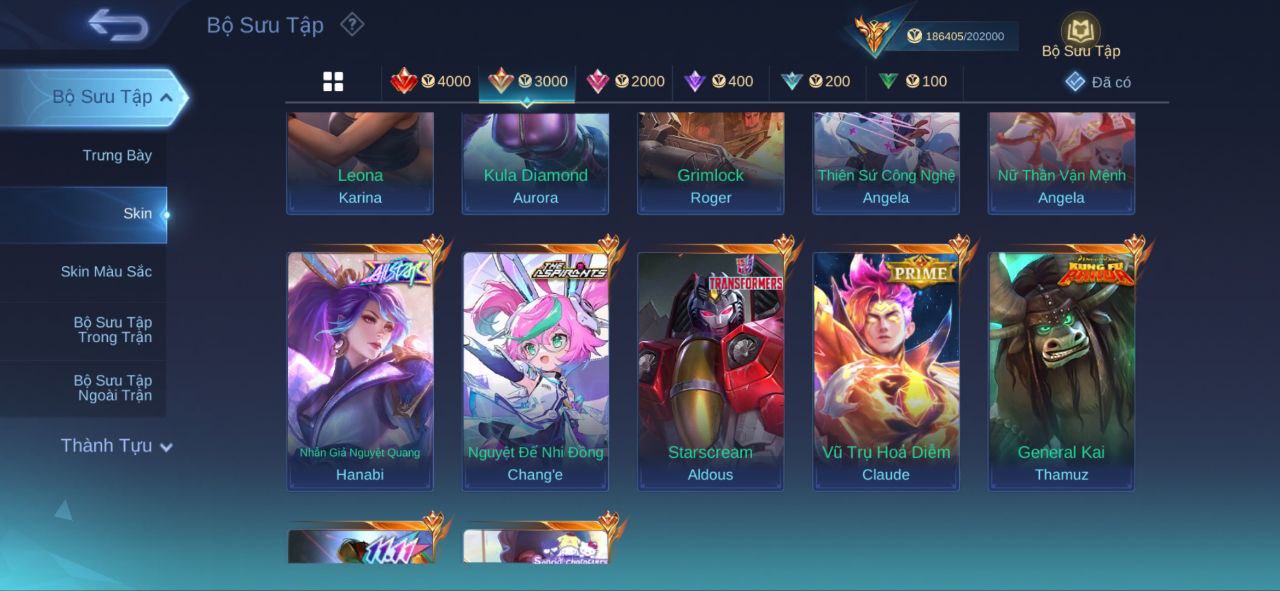Pick the General Kai Thamuz skin card
Screen dimensions: 1280x591
click(x=1061, y=370)
